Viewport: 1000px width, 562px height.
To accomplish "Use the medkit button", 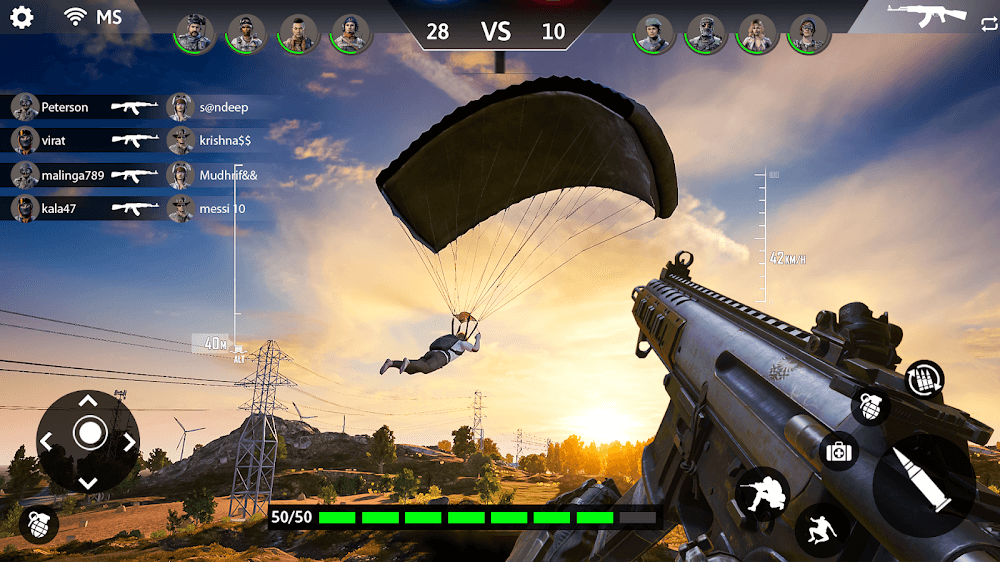I will point(839,451).
